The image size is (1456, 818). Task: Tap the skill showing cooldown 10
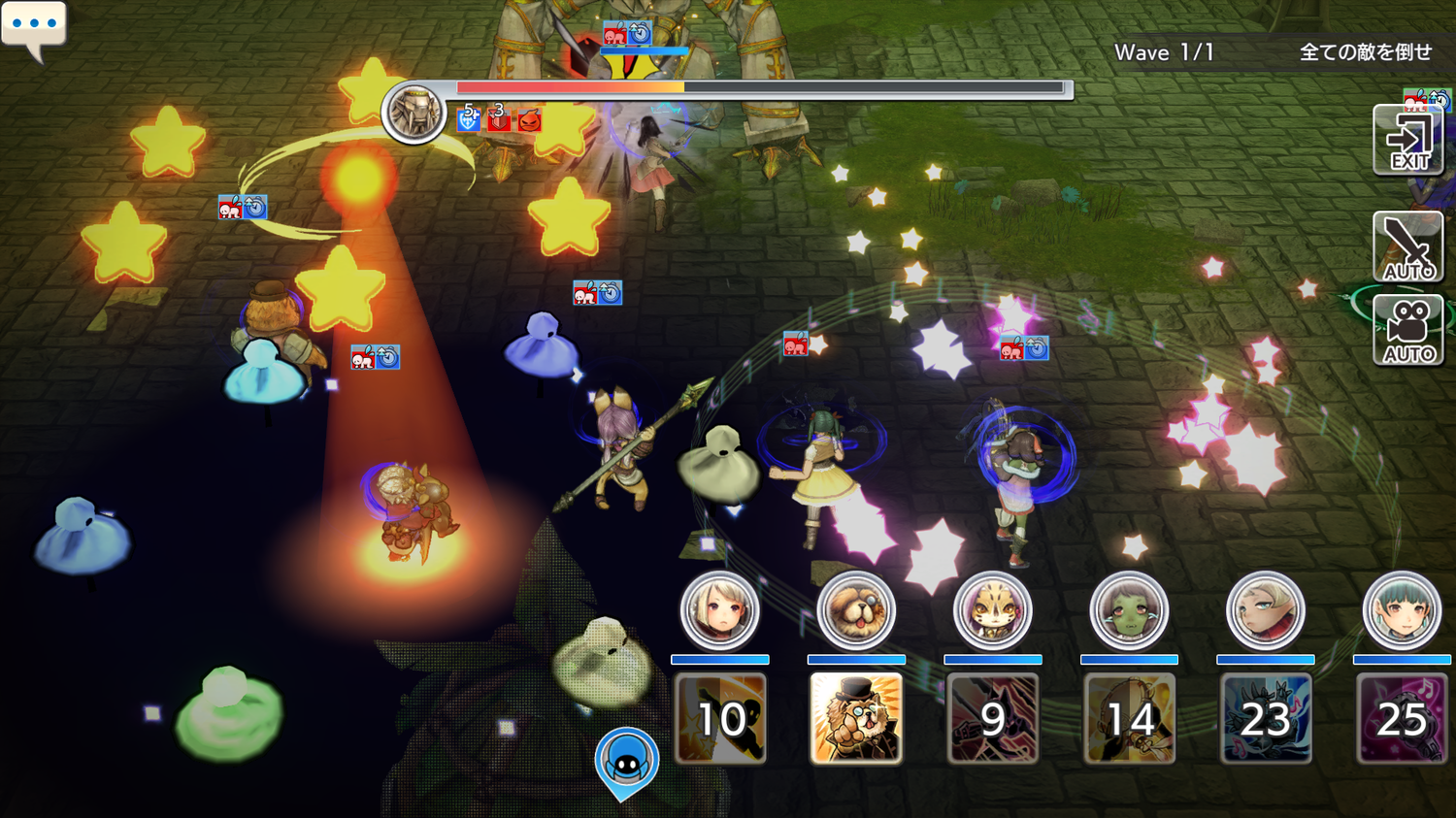point(720,719)
